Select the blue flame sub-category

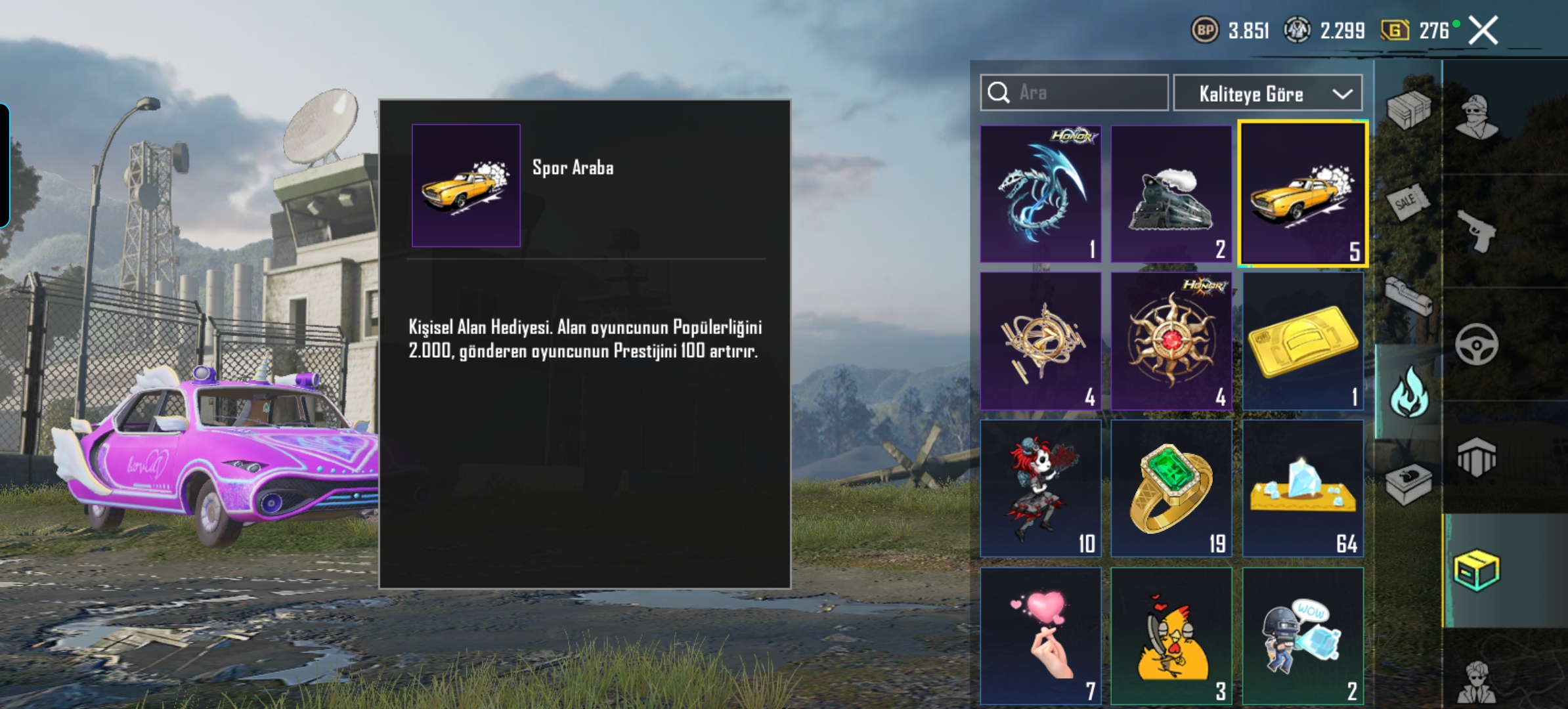point(1408,393)
